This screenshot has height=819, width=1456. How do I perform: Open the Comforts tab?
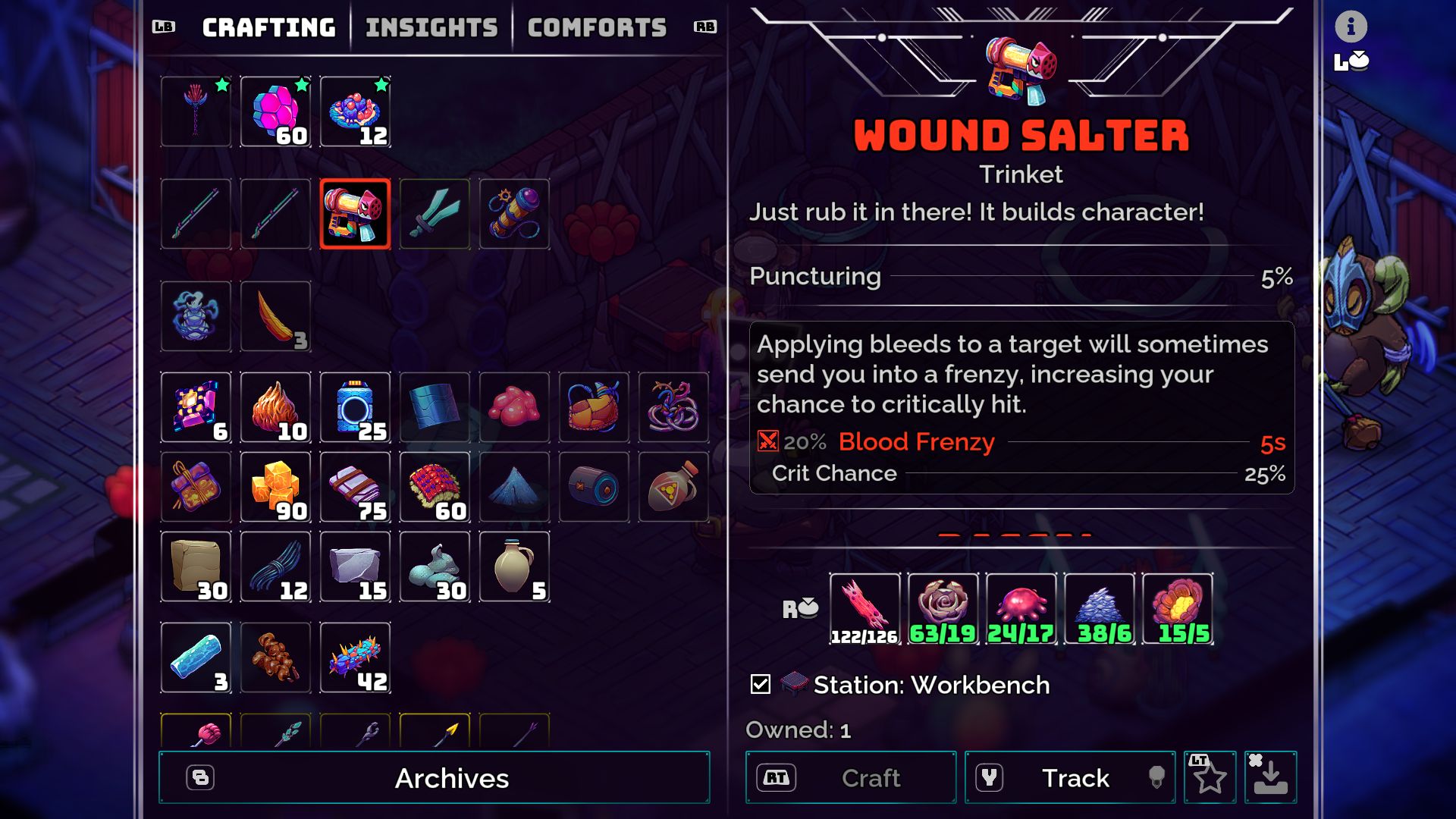(x=597, y=28)
